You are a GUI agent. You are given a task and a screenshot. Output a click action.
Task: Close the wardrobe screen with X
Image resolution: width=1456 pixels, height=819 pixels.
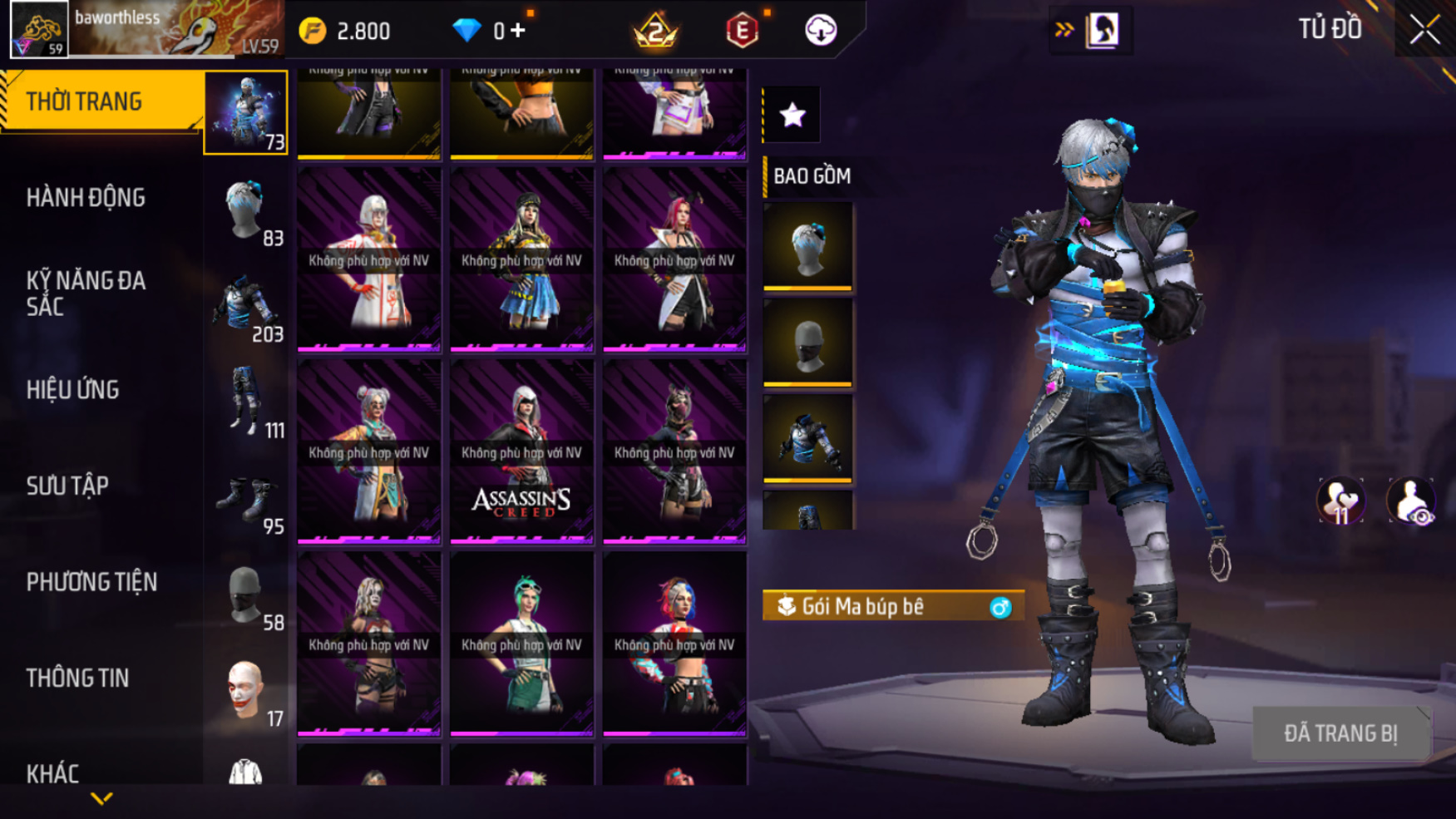pyautogui.click(x=1424, y=31)
